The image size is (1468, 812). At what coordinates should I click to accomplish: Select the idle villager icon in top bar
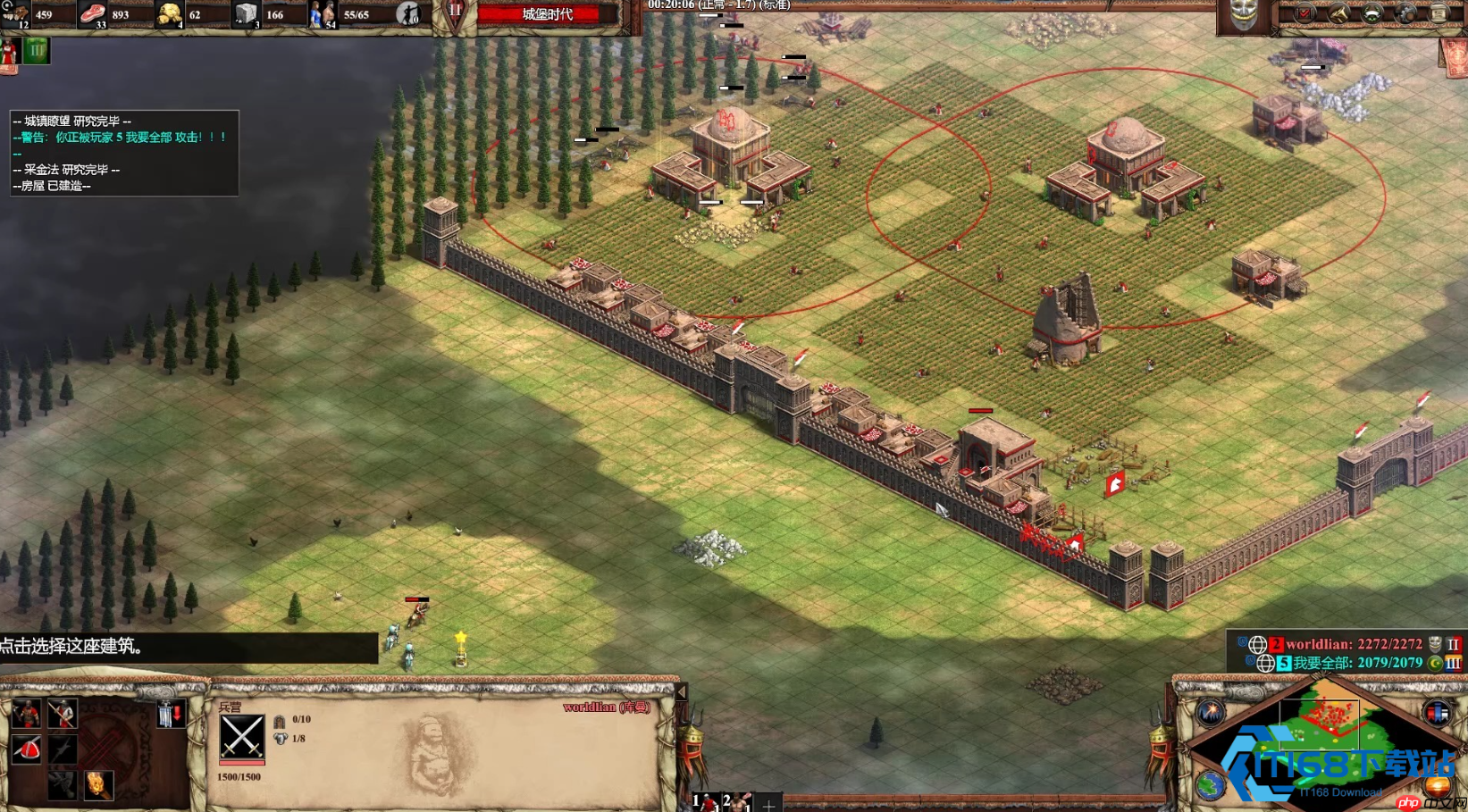click(x=408, y=13)
